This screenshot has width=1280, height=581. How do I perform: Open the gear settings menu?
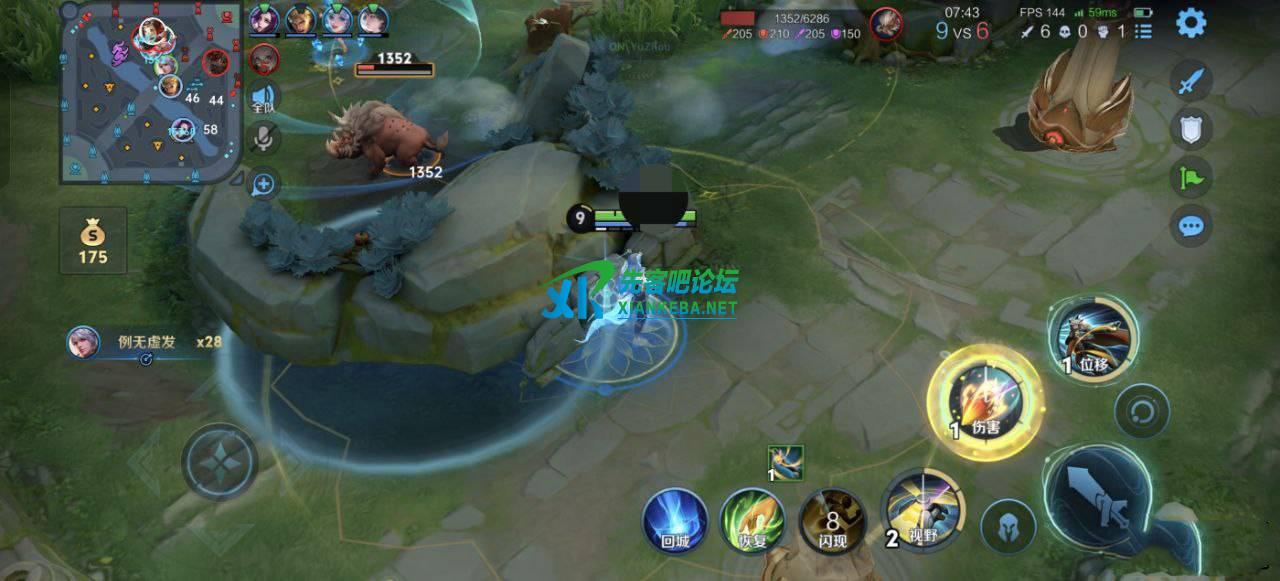click(1190, 23)
